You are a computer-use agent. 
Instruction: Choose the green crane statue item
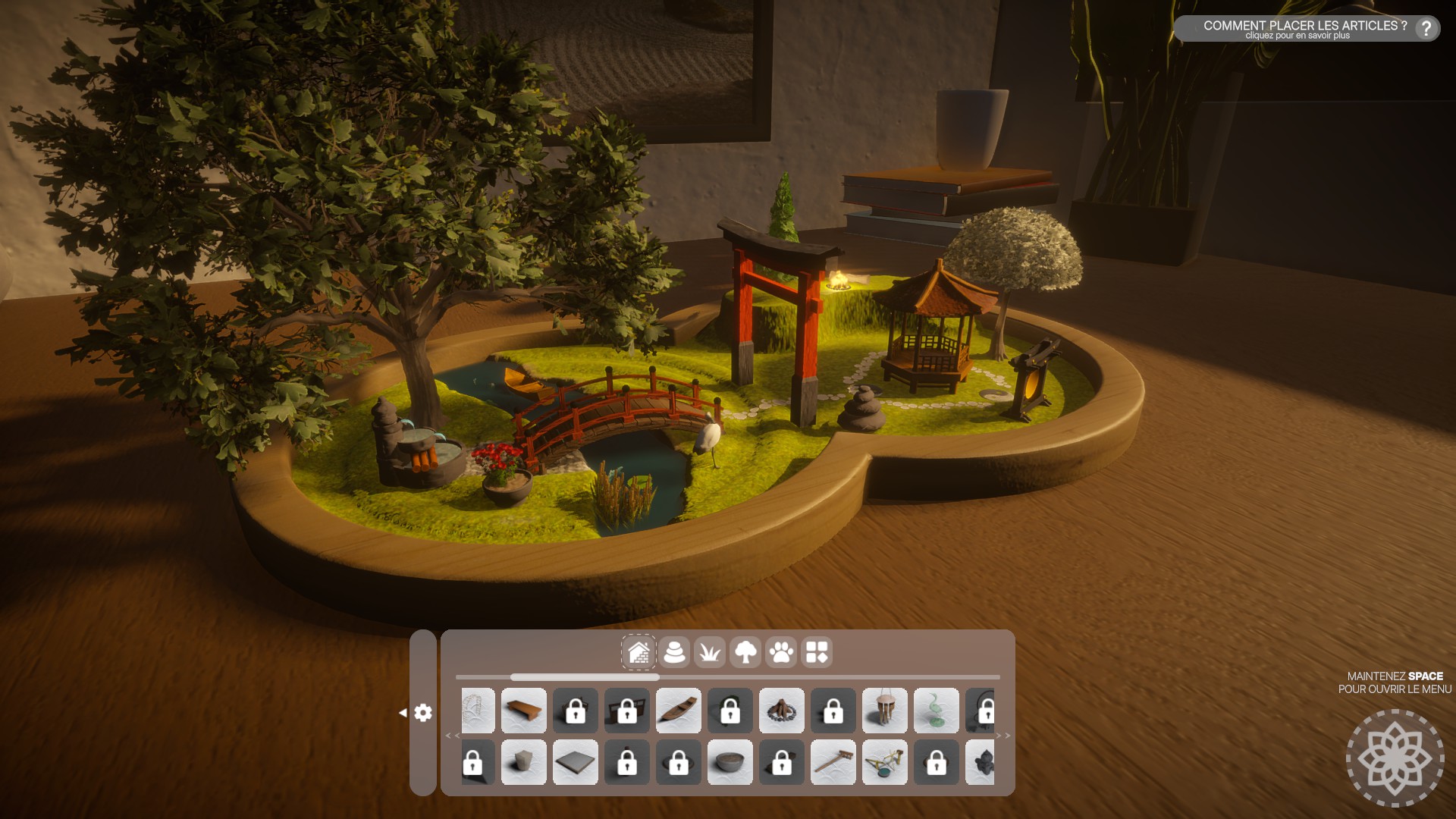click(937, 711)
